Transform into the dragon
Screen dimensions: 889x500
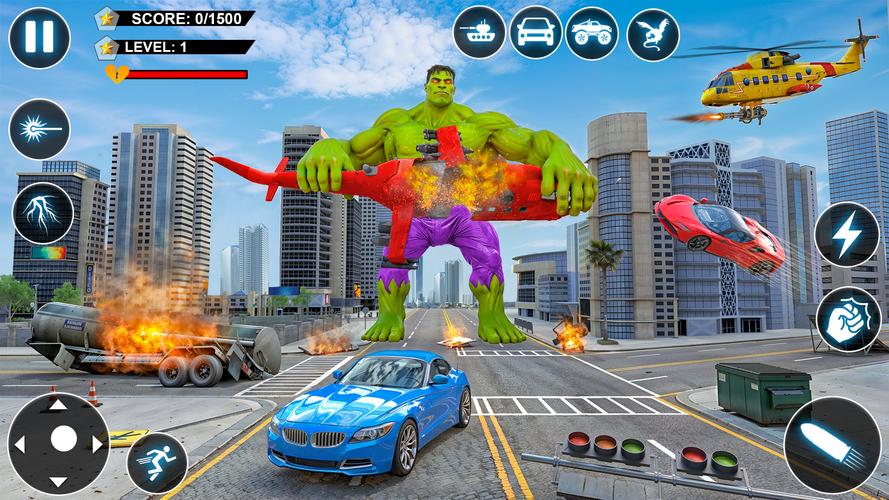point(653,34)
